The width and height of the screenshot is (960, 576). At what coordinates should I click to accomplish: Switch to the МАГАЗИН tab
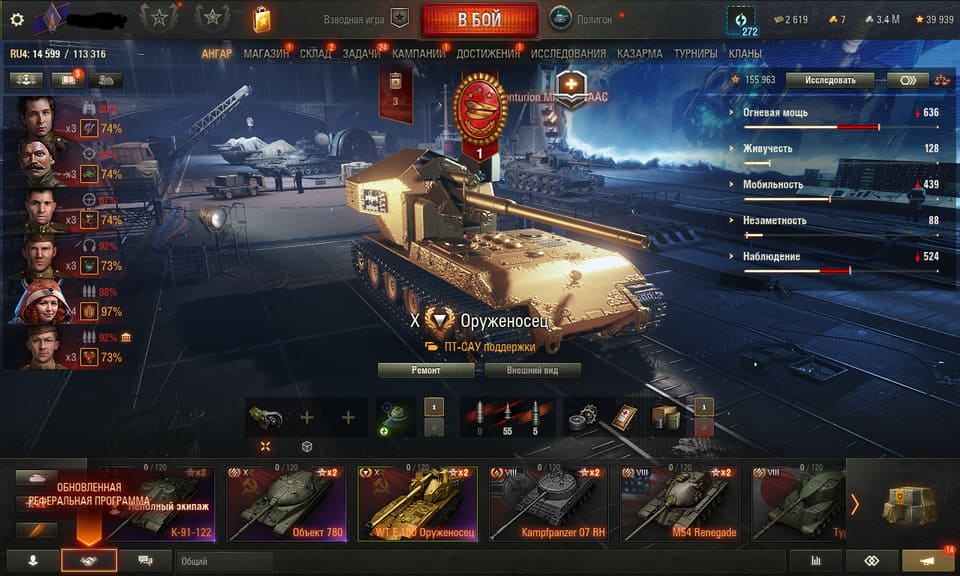point(265,53)
